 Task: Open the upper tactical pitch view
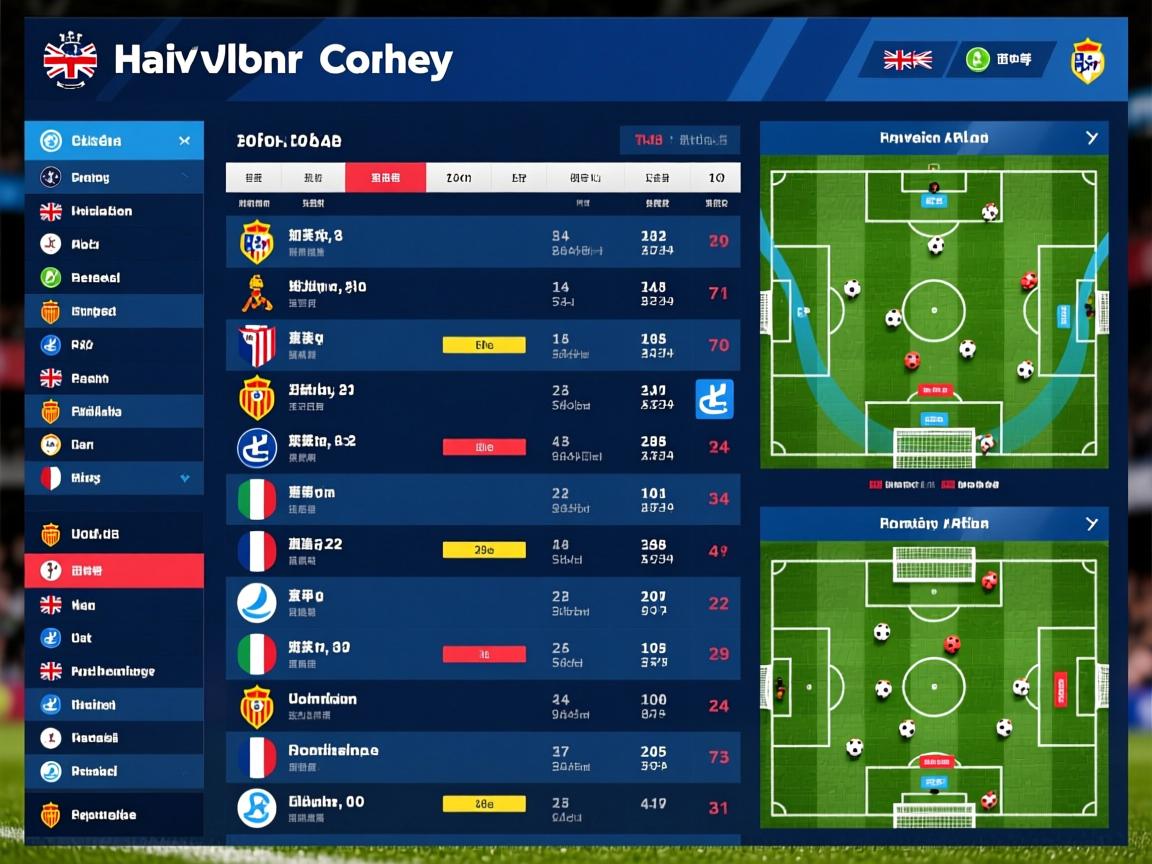[933, 312]
